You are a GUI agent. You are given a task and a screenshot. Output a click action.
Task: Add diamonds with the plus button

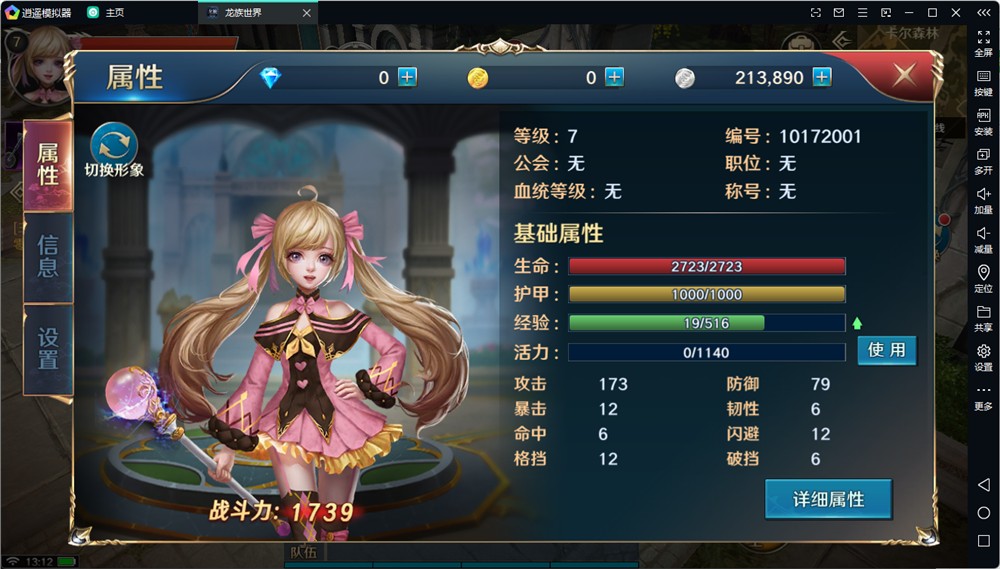coord(407,77)
